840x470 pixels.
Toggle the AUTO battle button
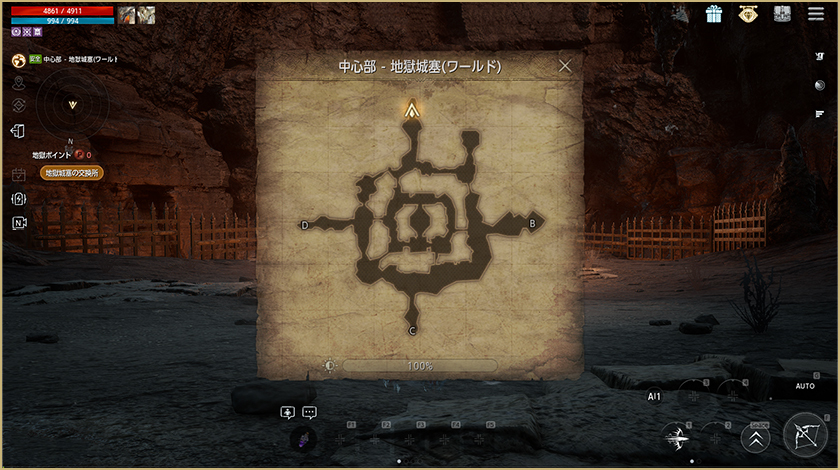click(x=805, y=386)
